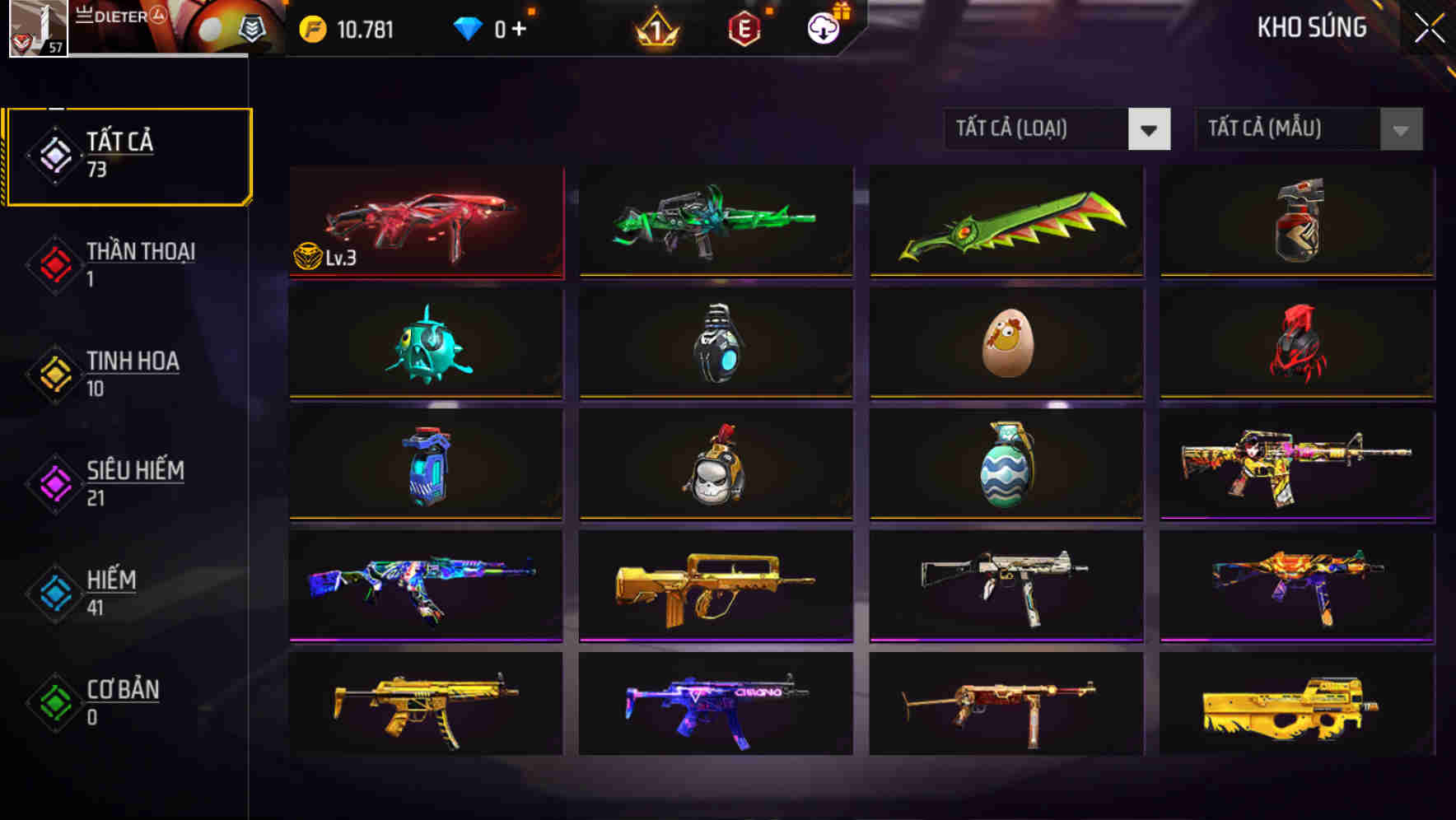The width and height of the screenshot is (1456, 820).
Task: Click the DIETER player name
Action: point(120,16)
